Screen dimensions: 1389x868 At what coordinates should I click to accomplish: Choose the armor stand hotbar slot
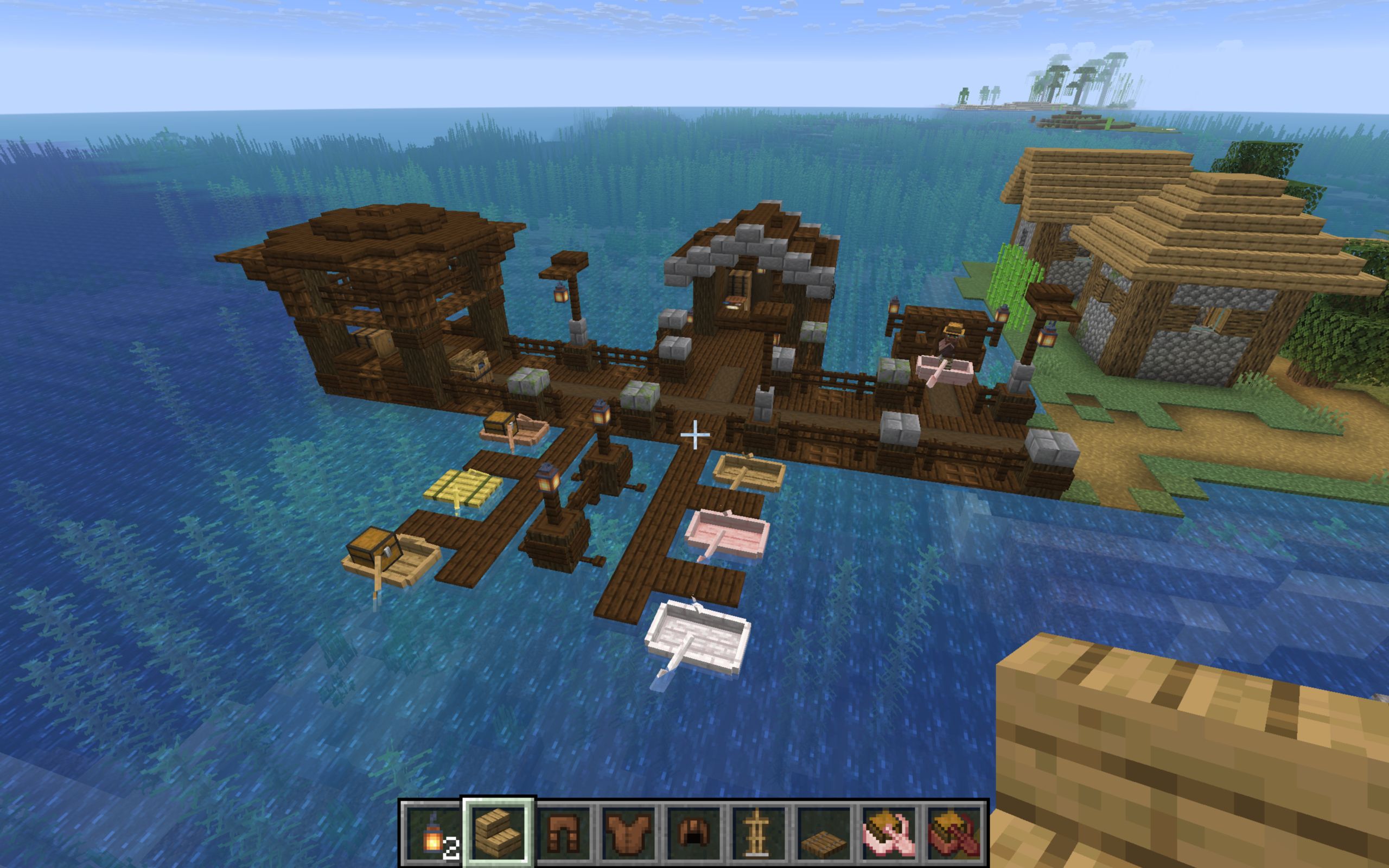(x=760, y=832)
